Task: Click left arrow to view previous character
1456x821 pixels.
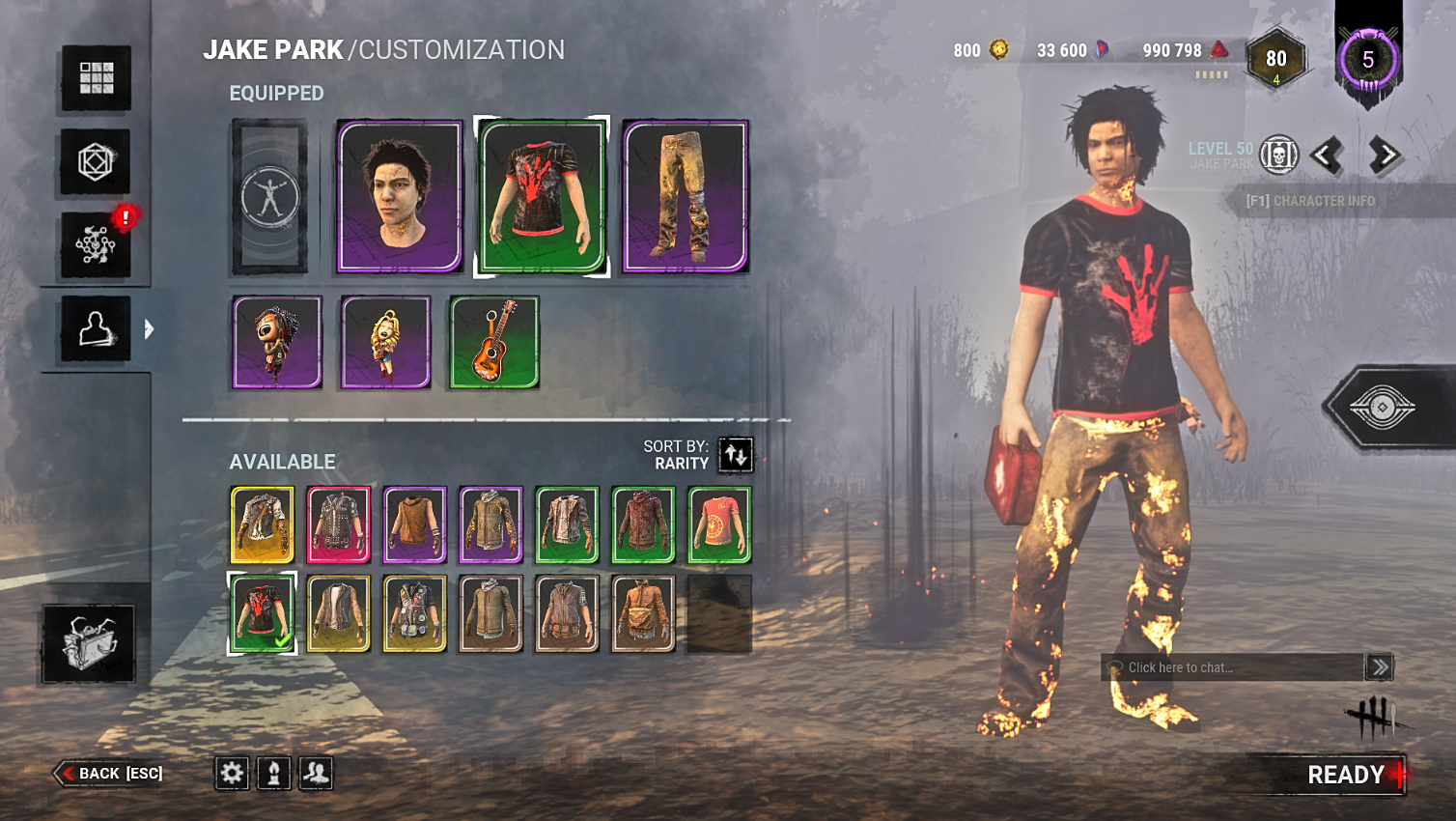Action: coord(1328,155)
